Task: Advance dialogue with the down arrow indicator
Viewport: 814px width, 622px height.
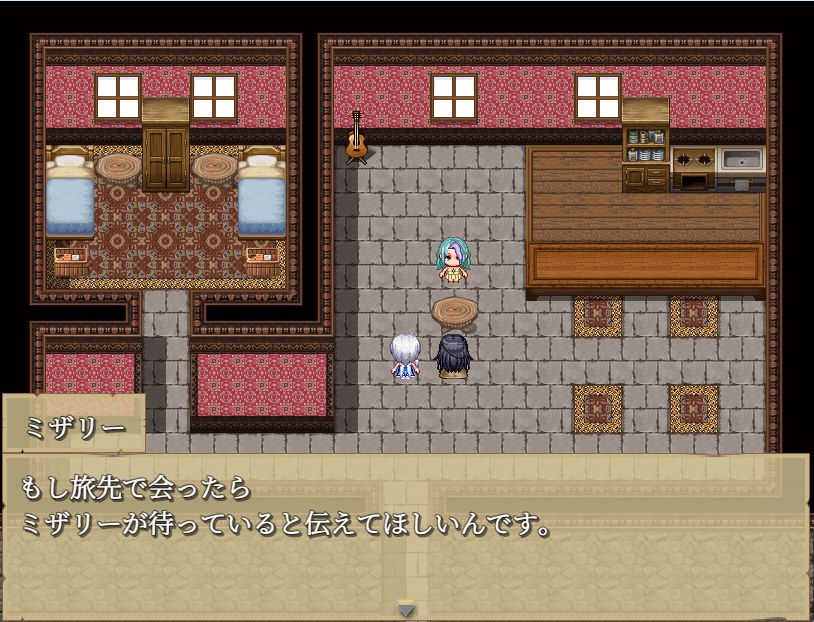Action: (406, 608)
